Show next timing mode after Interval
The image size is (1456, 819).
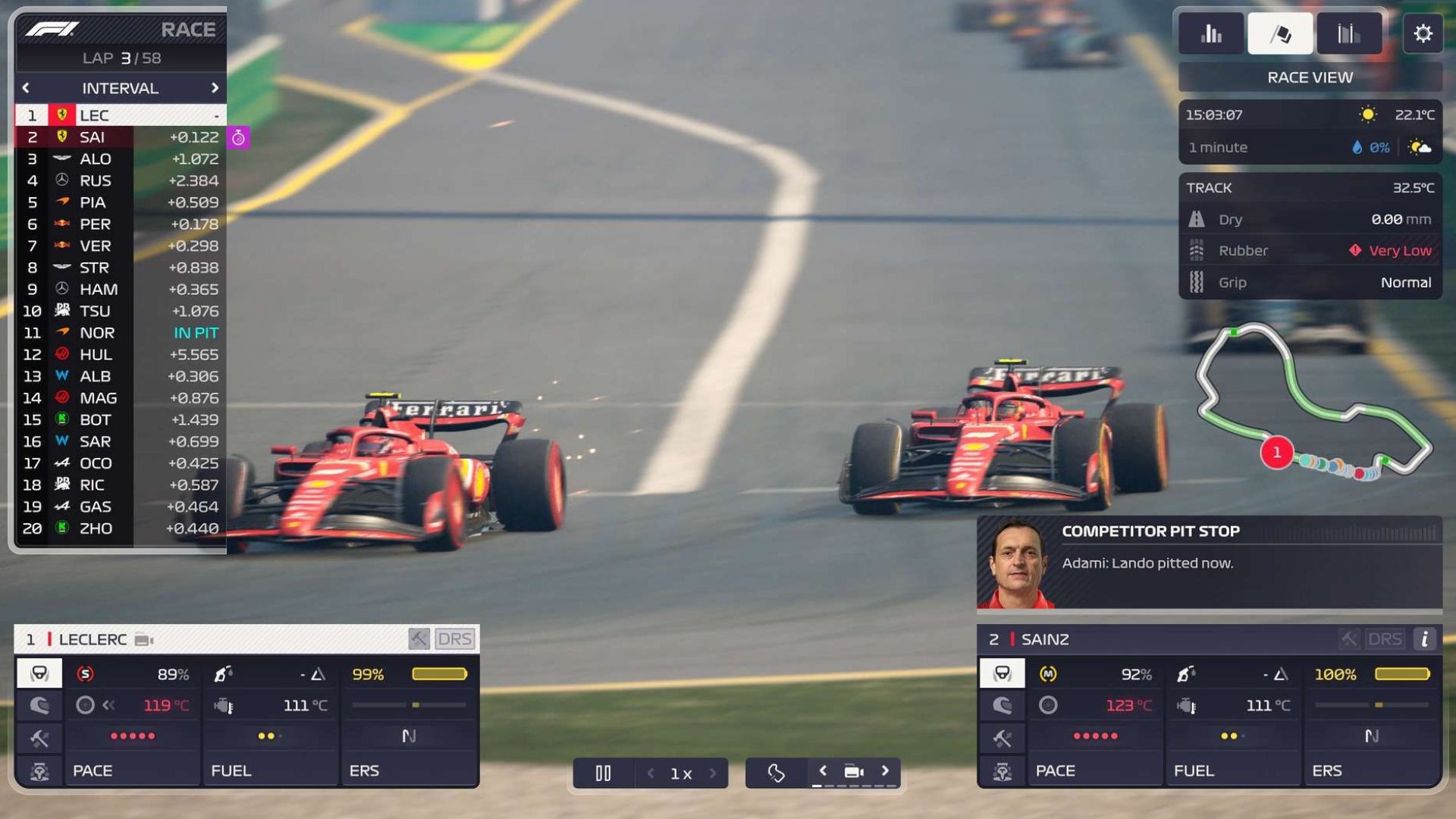tap(215, 88)
